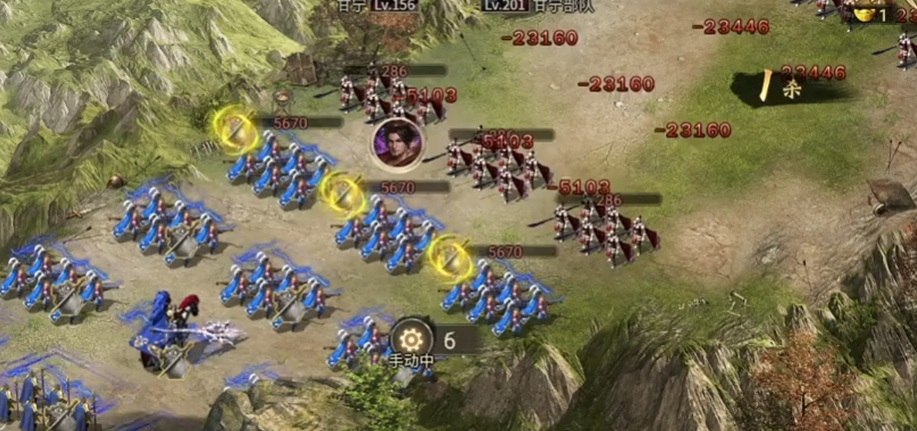
Task: Toggle the 手动中 manual mode gear button
Action: 410,340
